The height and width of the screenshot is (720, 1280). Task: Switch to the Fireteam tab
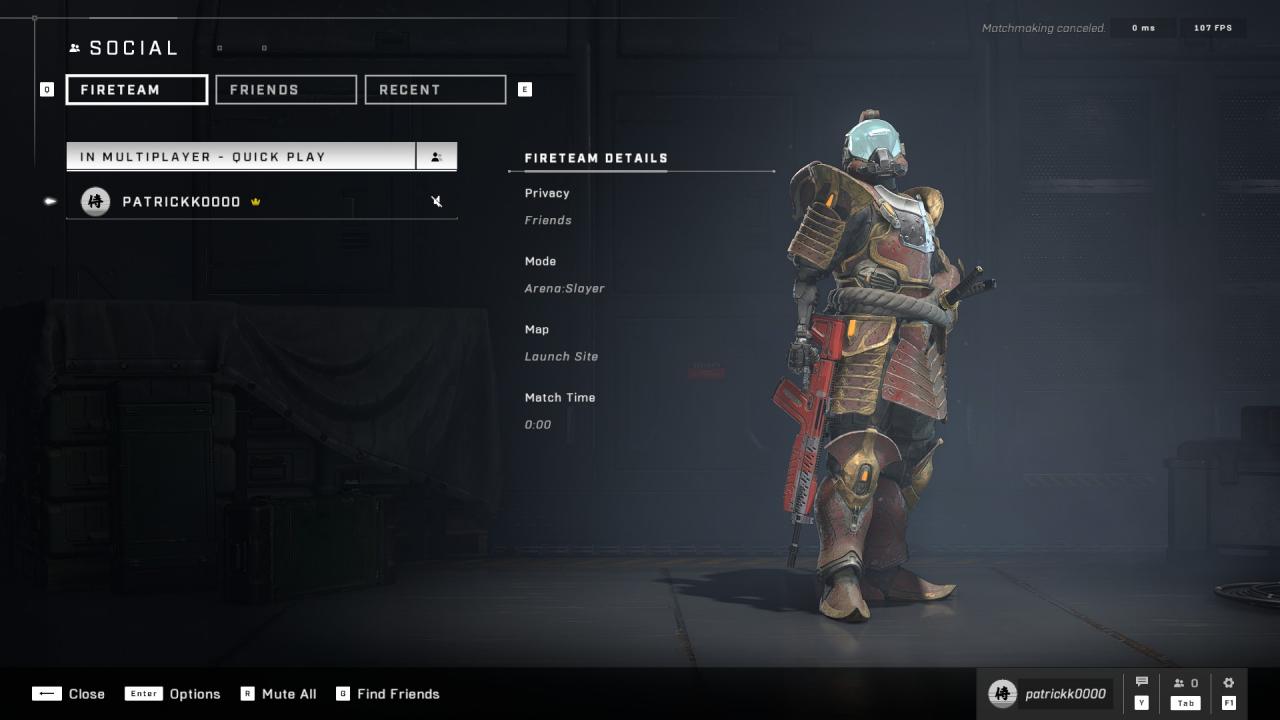pos(137,90)
